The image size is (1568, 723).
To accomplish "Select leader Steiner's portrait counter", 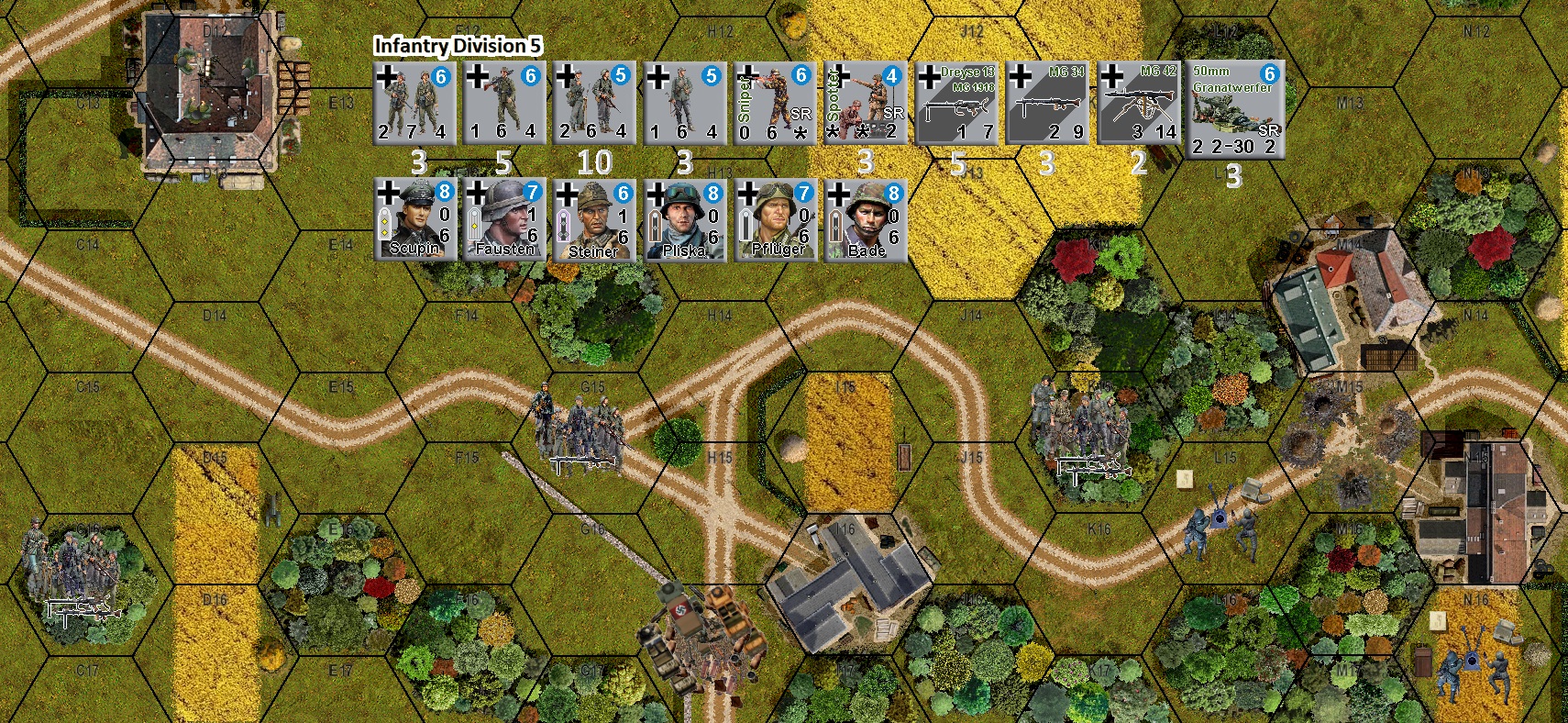I will [594, 218].
